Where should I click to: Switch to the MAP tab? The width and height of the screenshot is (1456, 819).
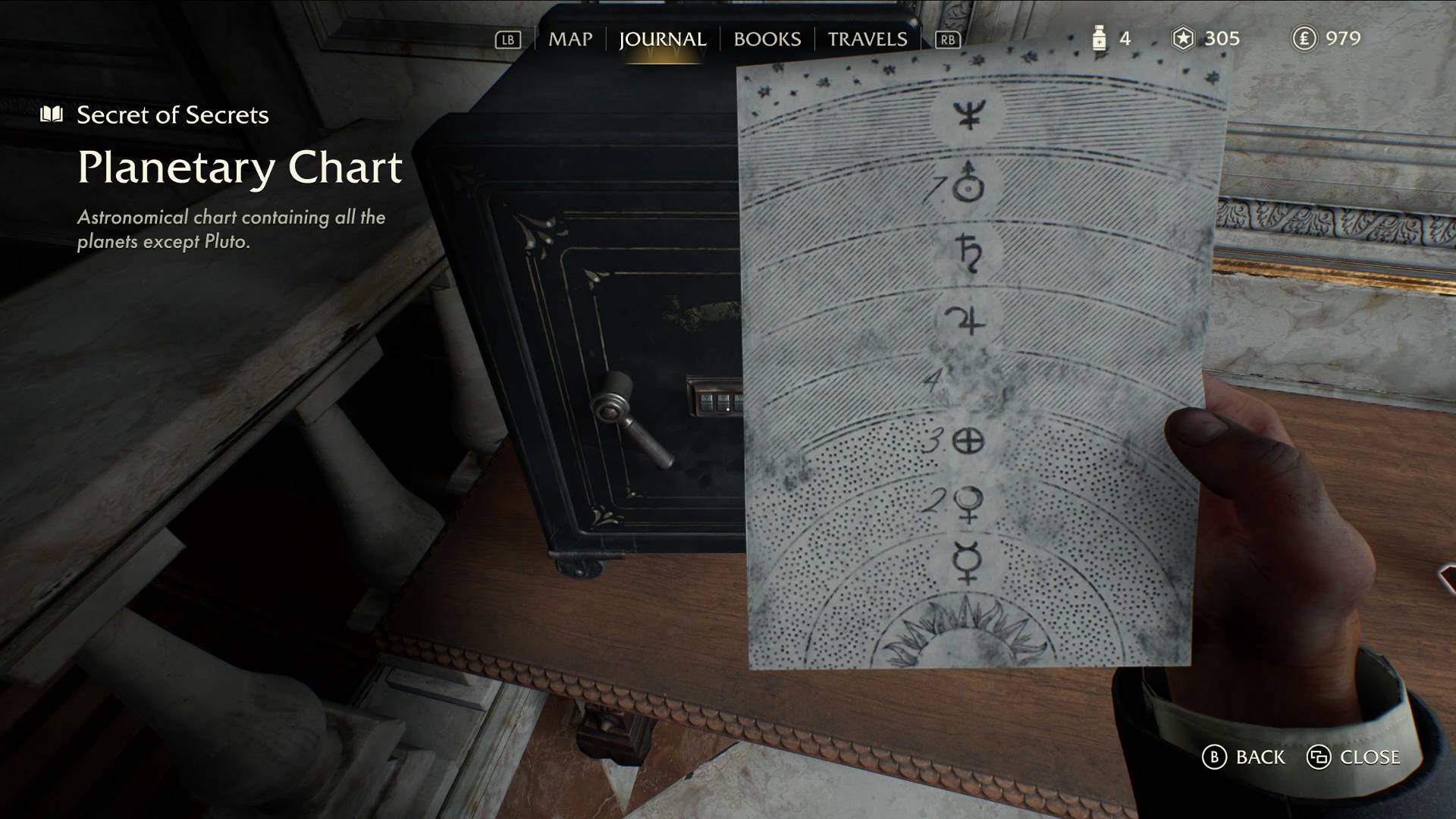coord(573,39)
